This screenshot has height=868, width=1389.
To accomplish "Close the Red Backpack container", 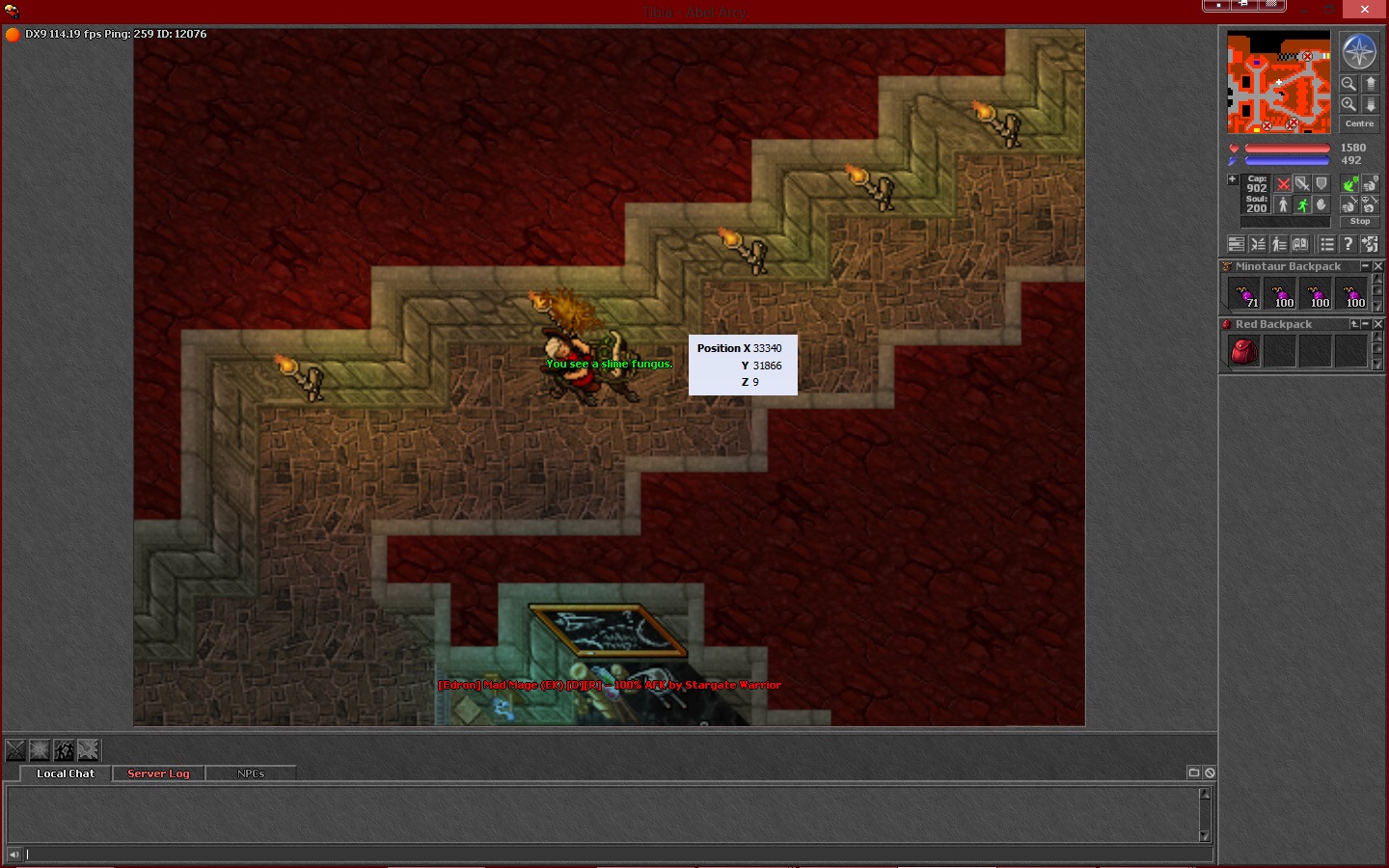I will (1378, 324).
